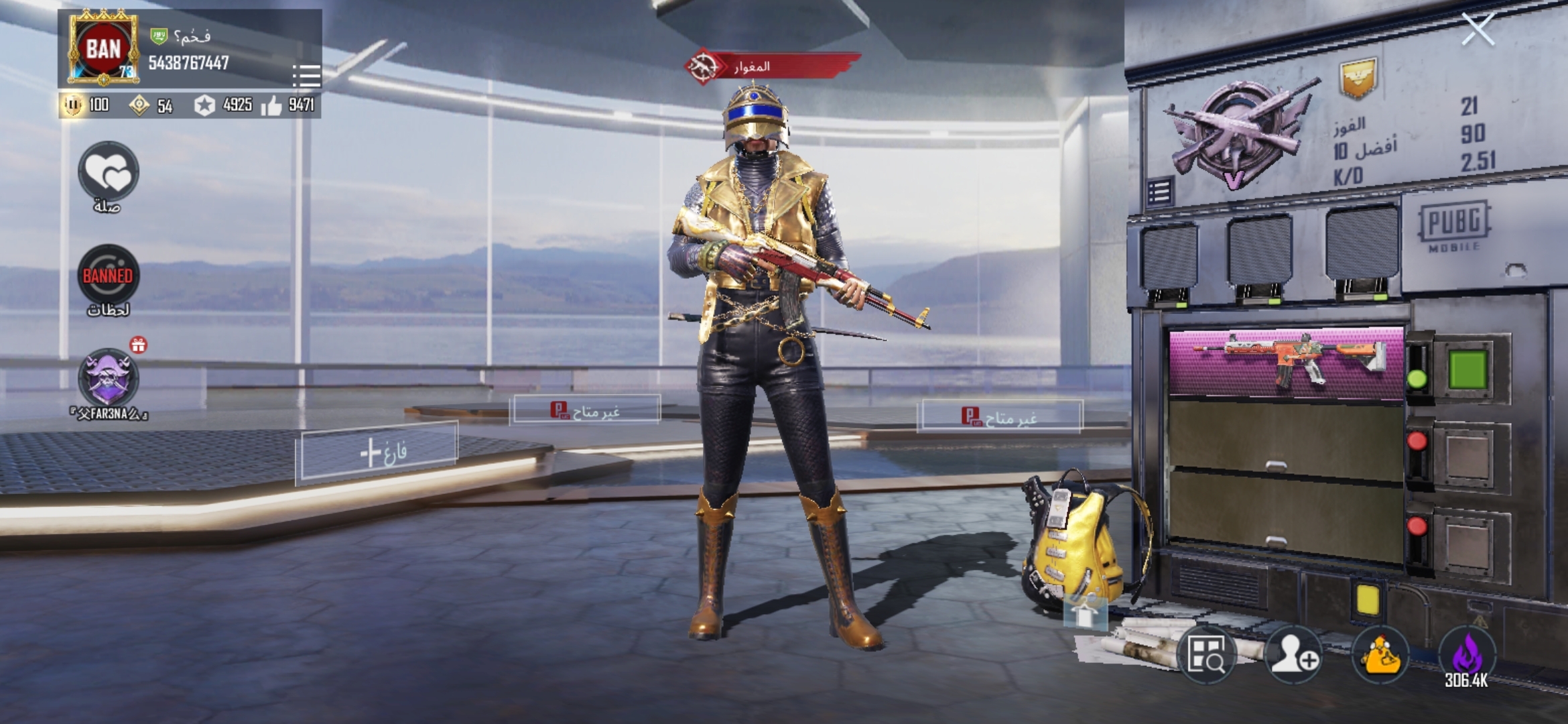View the BANNED moments icon
Screen dimensions: 1568x724
pyautogui.click(x=108, y=276)
